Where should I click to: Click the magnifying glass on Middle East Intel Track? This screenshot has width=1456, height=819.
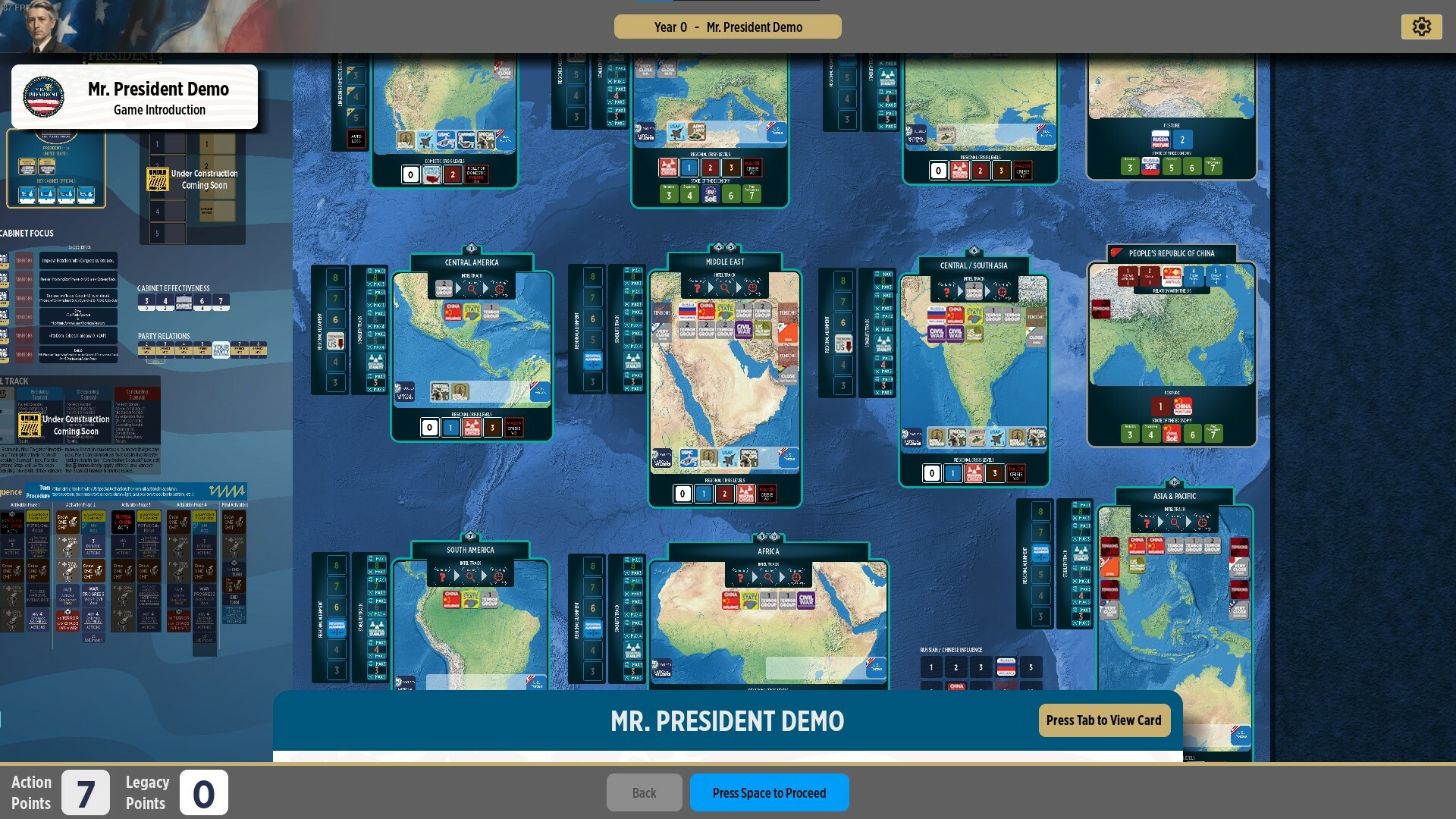[x=725, y=287]
